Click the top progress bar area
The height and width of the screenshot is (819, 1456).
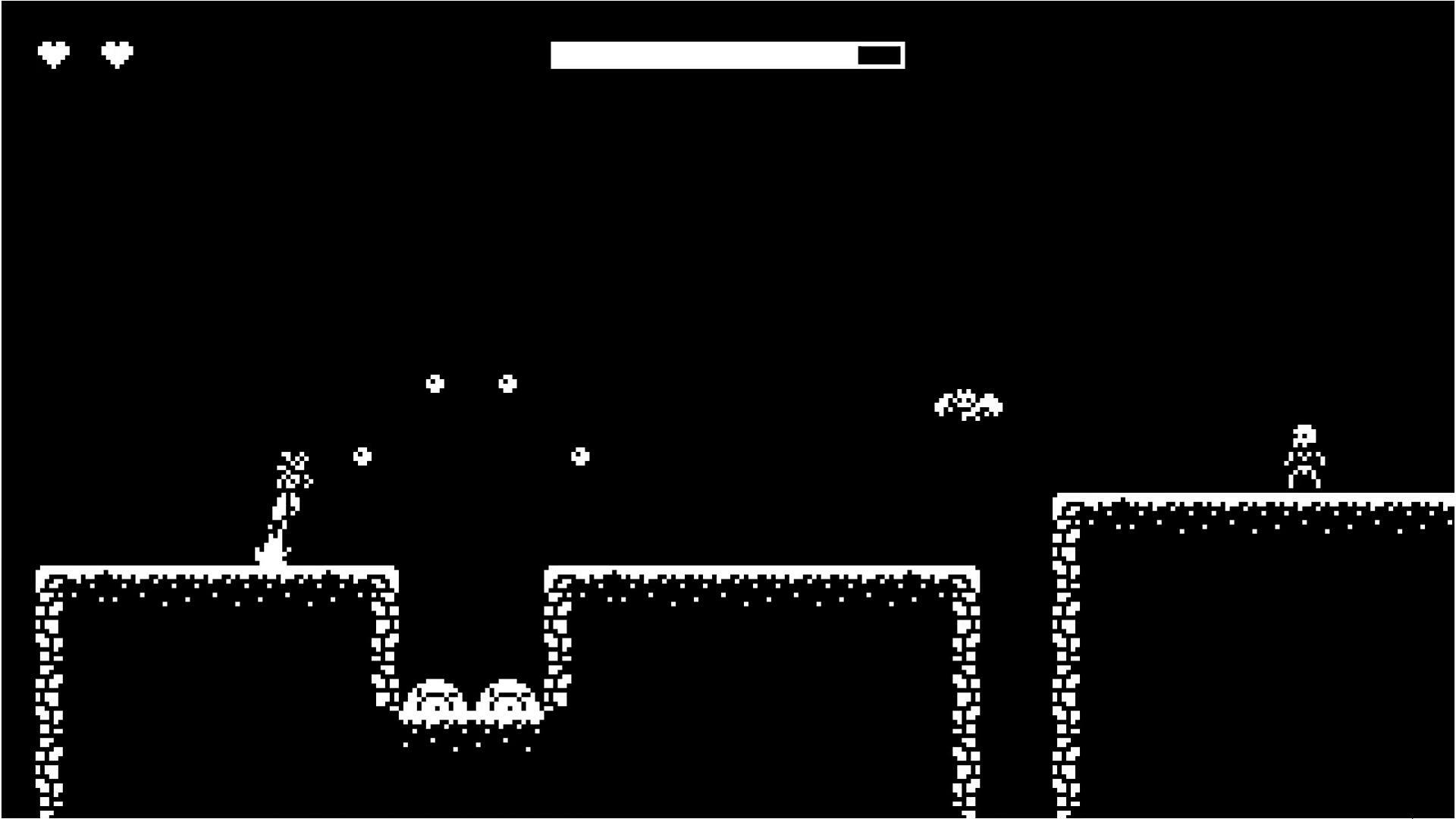tap(726, 55)
